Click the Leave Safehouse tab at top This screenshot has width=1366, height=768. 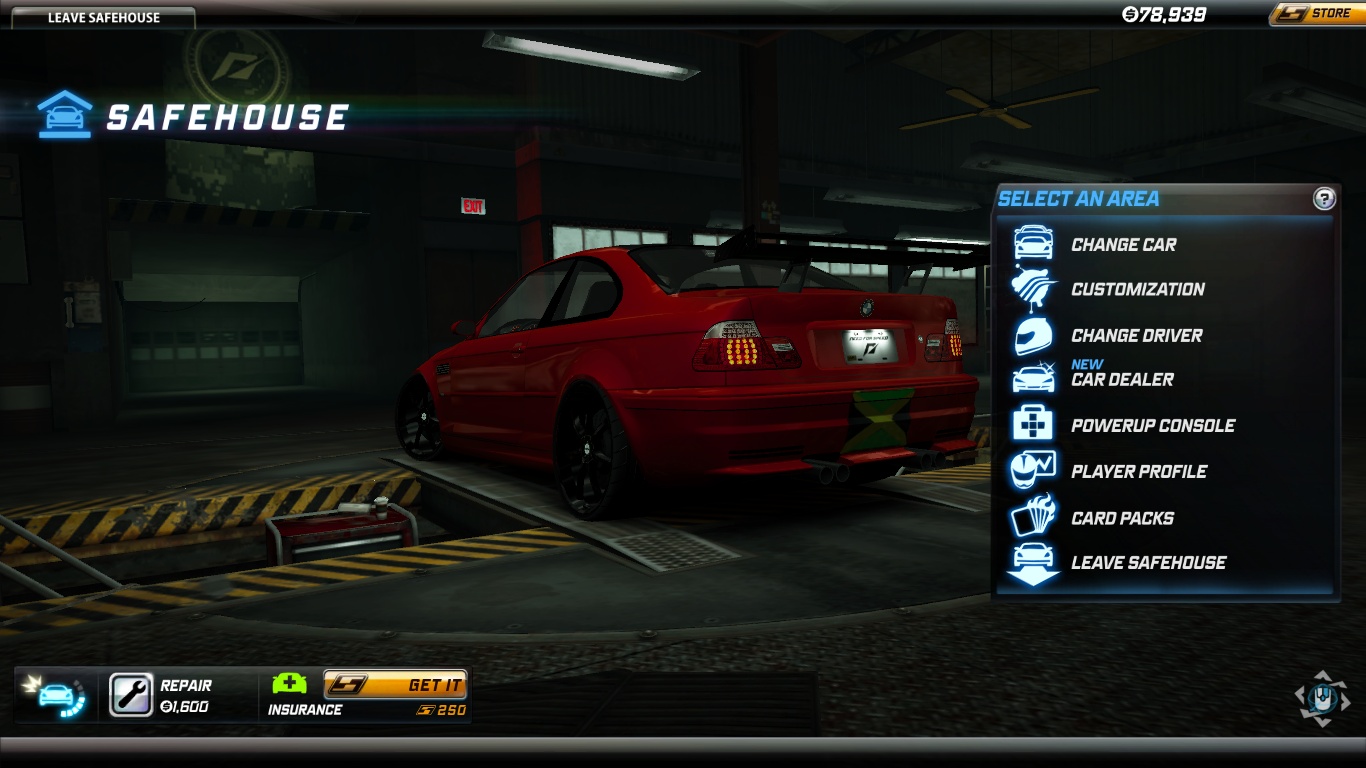[103, 17]
